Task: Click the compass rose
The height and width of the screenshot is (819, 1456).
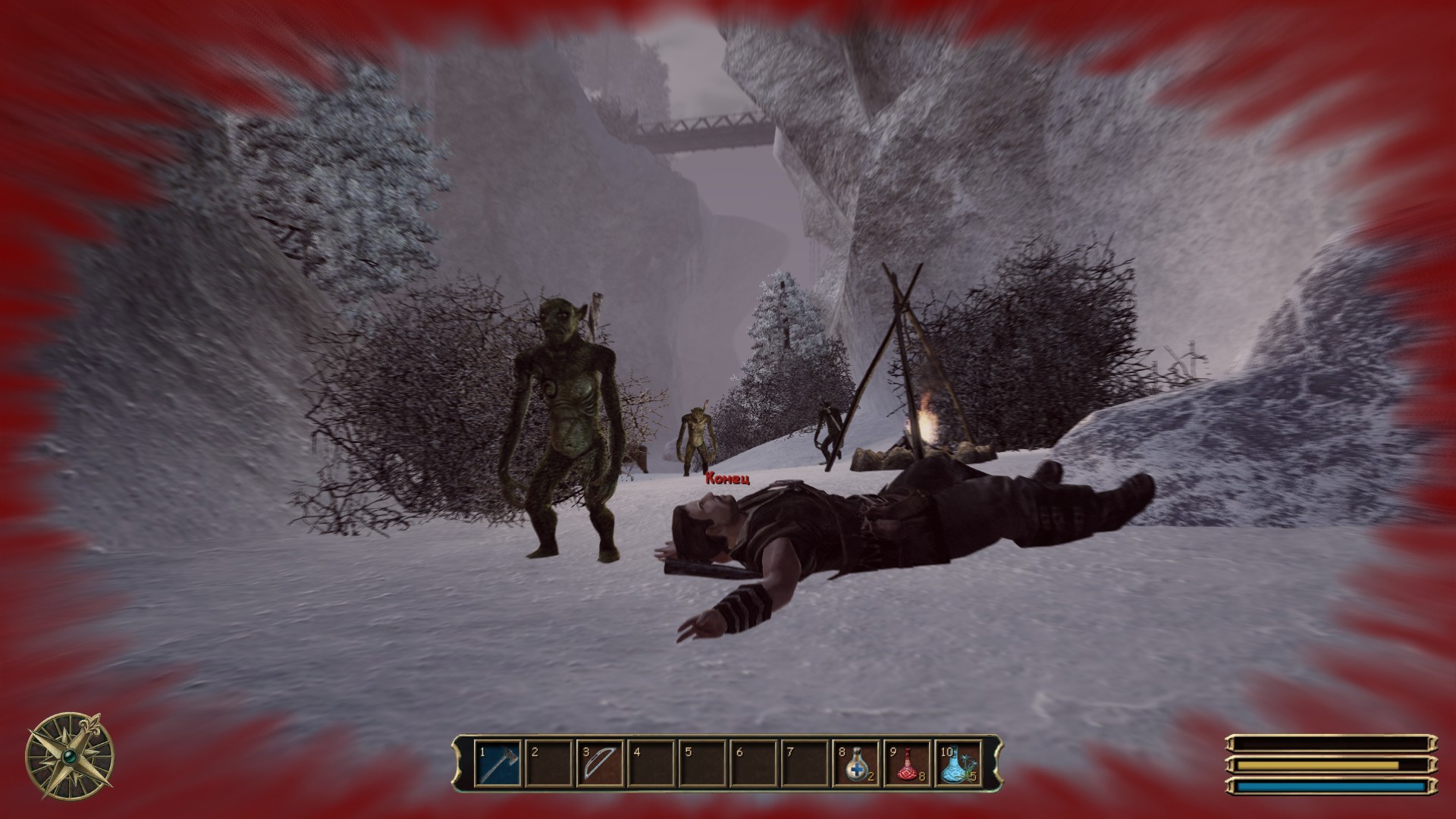Action: [70, 755]
